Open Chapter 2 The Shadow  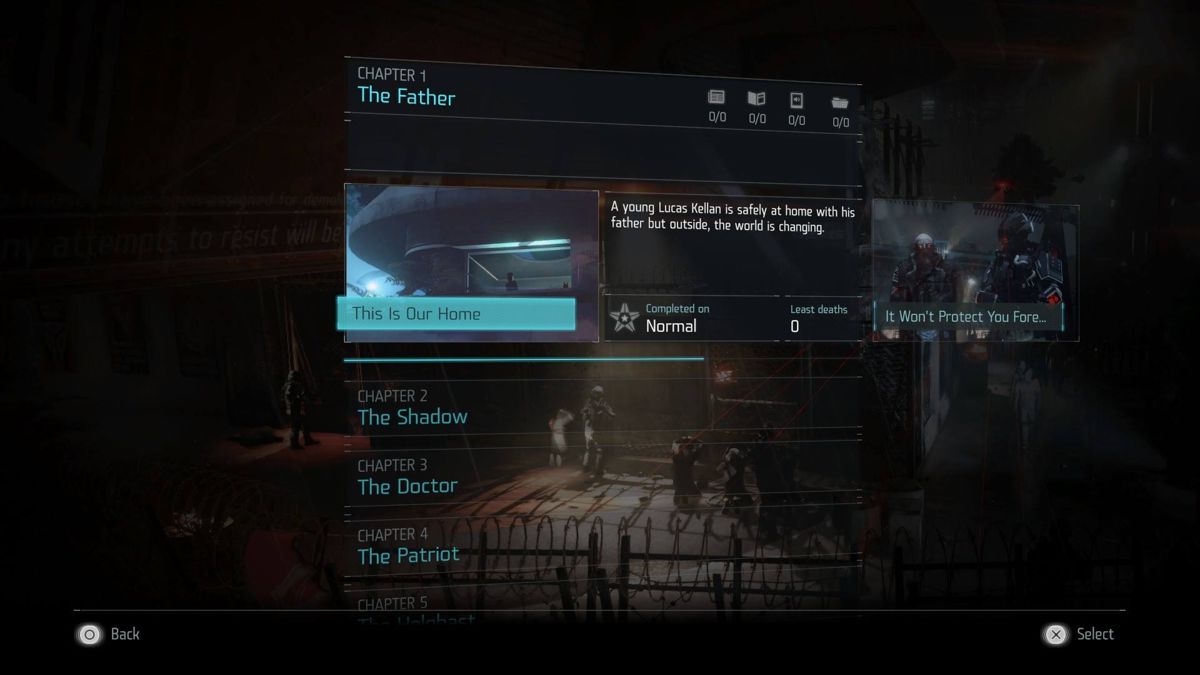412,408
